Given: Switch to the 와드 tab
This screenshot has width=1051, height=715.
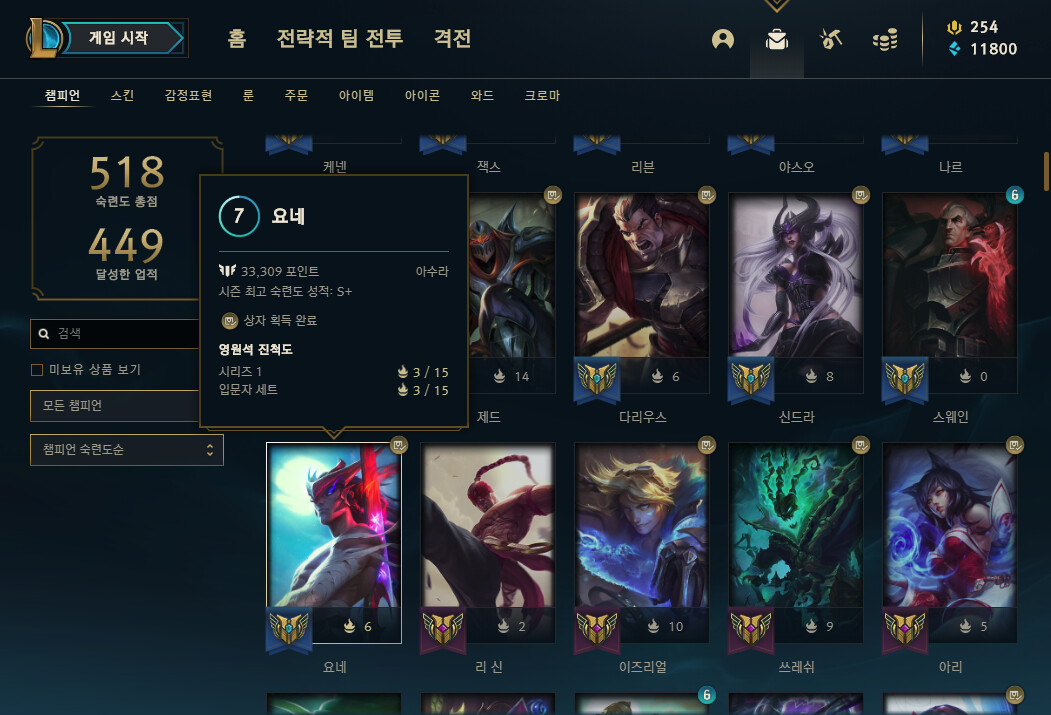Looking at the screenshot, I should 482,96.
